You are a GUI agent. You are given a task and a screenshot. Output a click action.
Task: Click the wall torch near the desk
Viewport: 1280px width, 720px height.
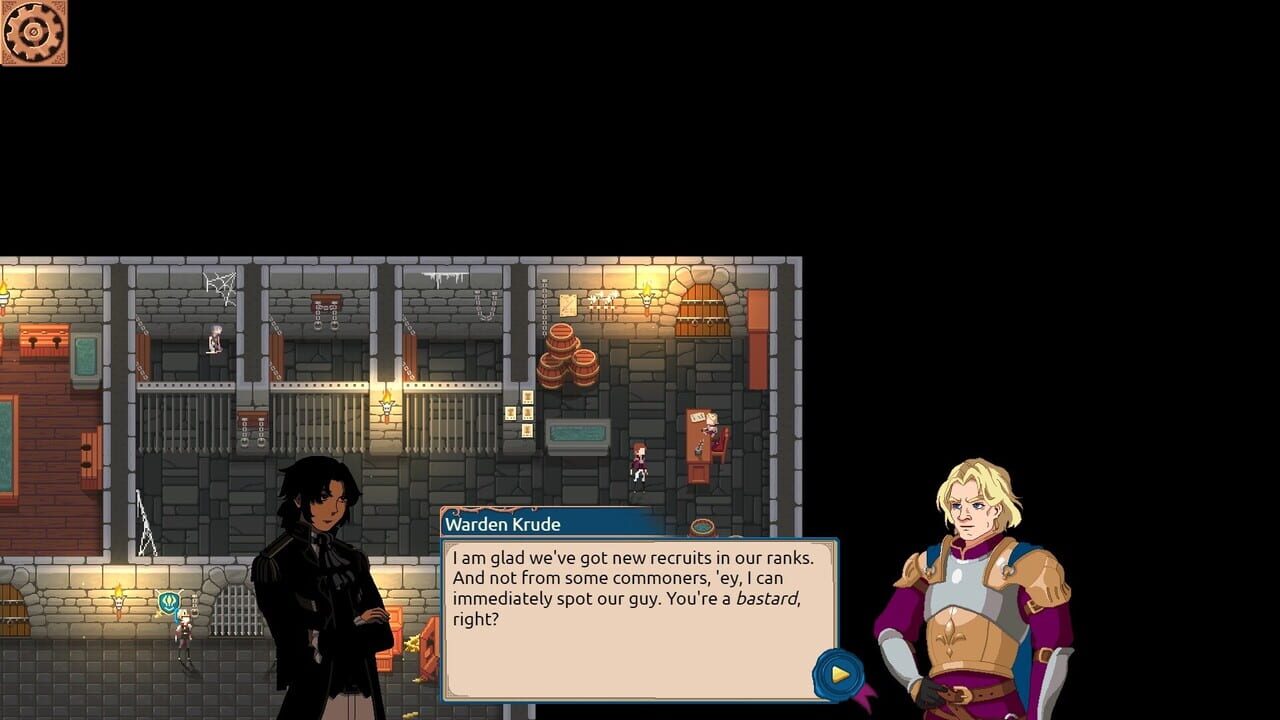click(x=646, y=299)
